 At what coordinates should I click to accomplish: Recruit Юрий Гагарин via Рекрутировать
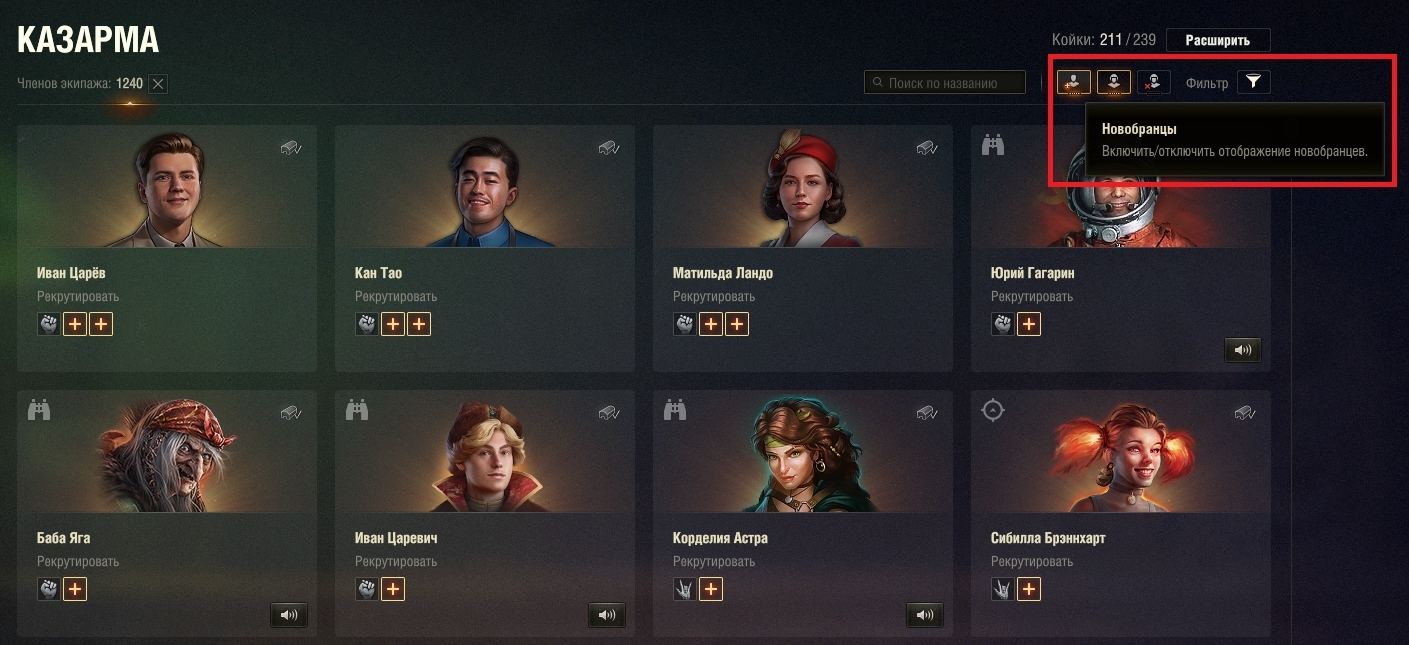pos(1031,297)
